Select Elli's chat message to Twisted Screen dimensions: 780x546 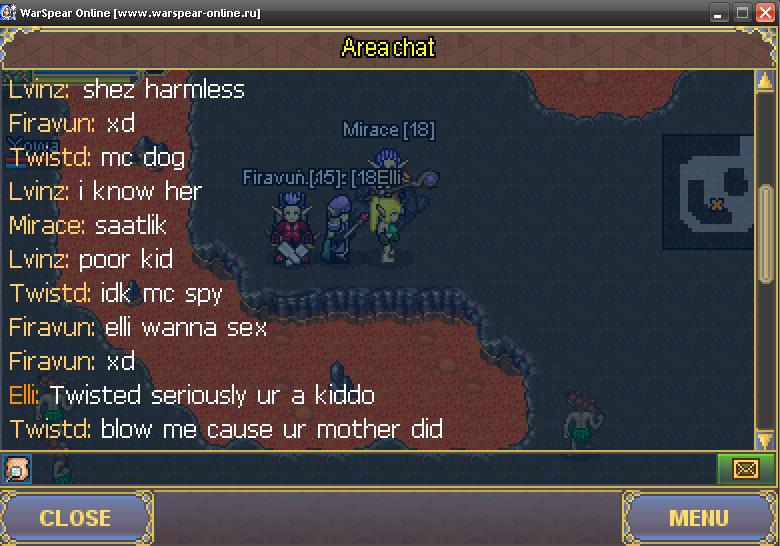pyautogui.click(x=192, y=395)
